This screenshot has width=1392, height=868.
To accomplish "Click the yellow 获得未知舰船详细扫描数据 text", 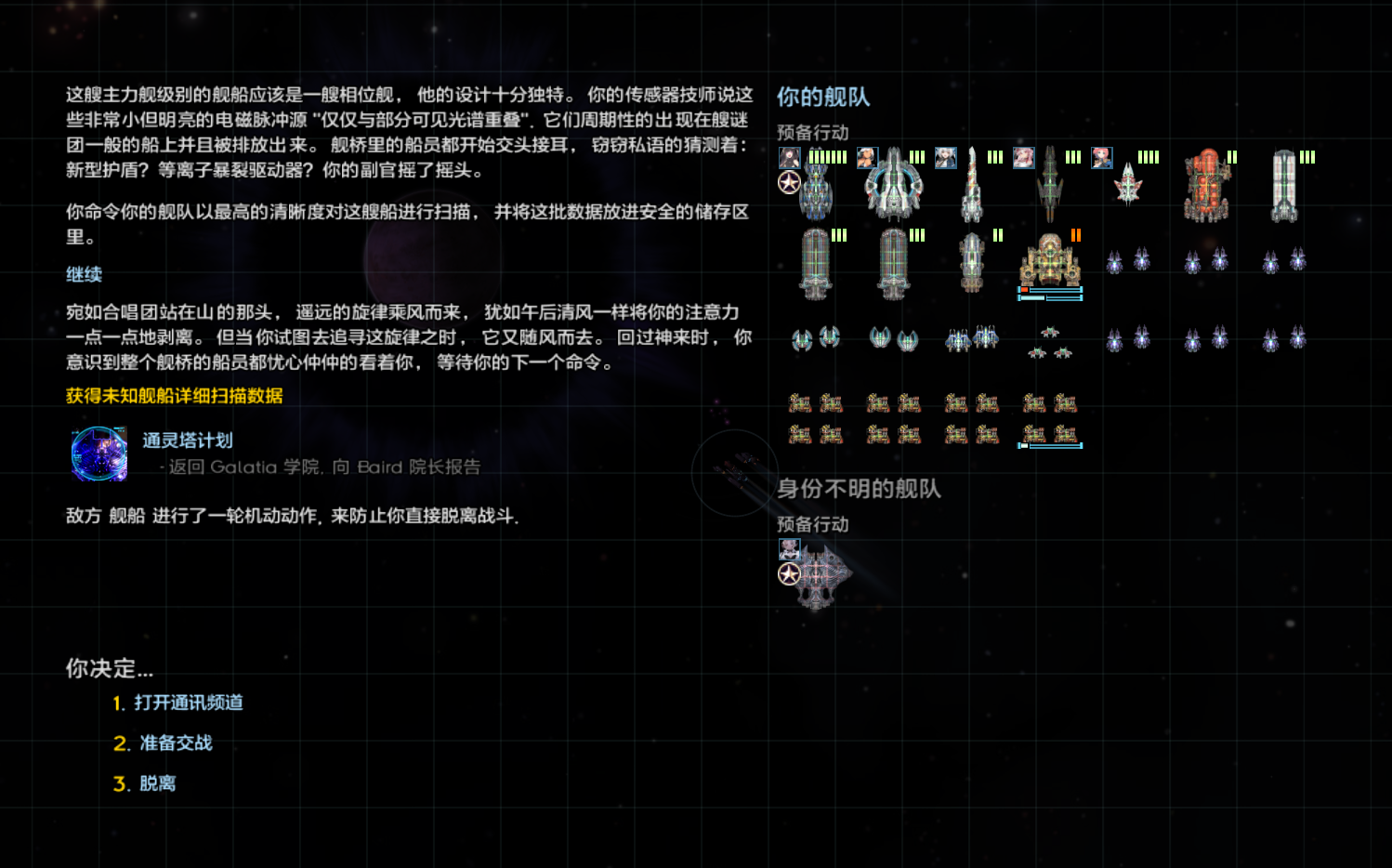I will pyautogui.click(x=173, y=396).
